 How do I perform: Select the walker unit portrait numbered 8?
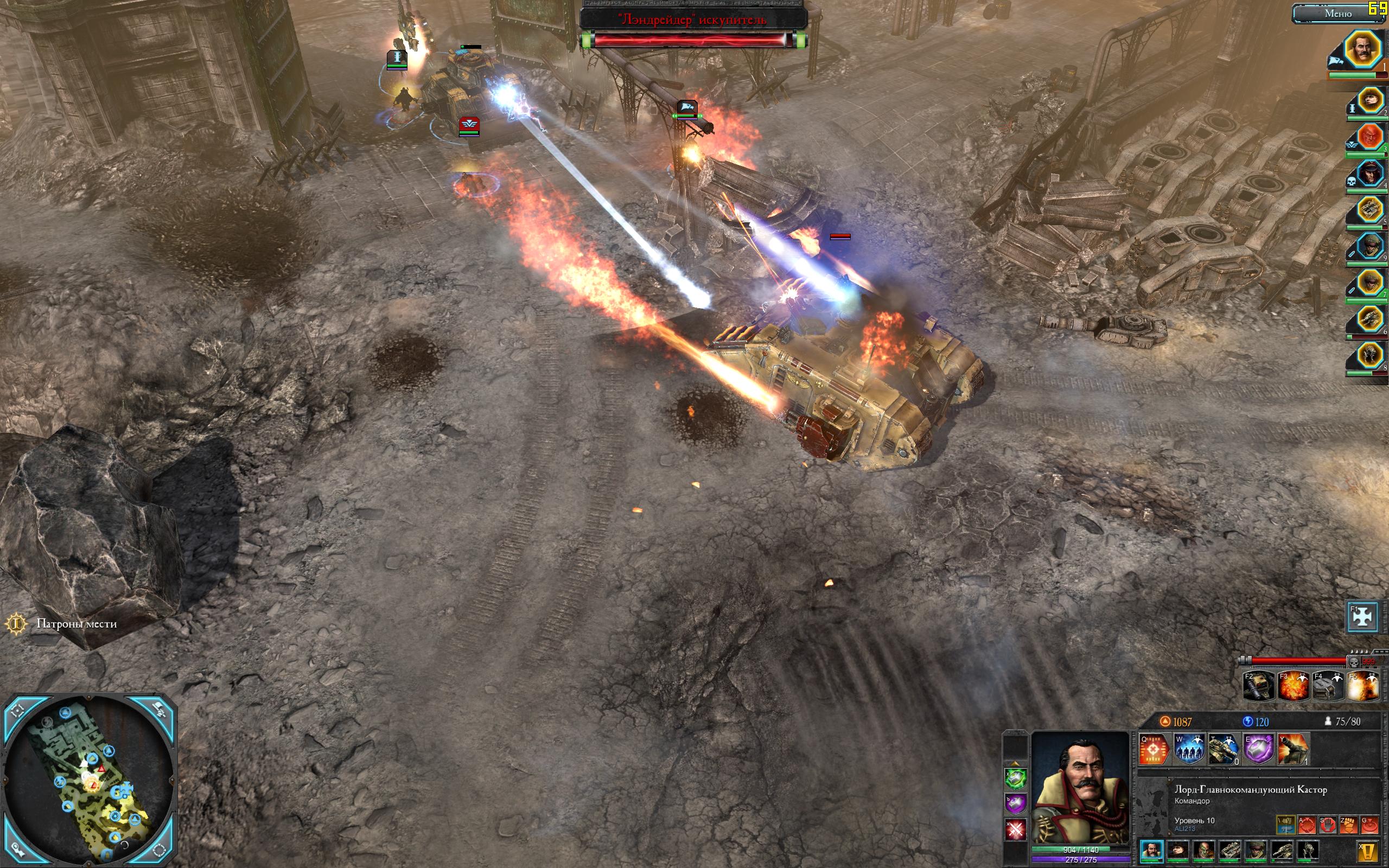[x=1369, y=355]
